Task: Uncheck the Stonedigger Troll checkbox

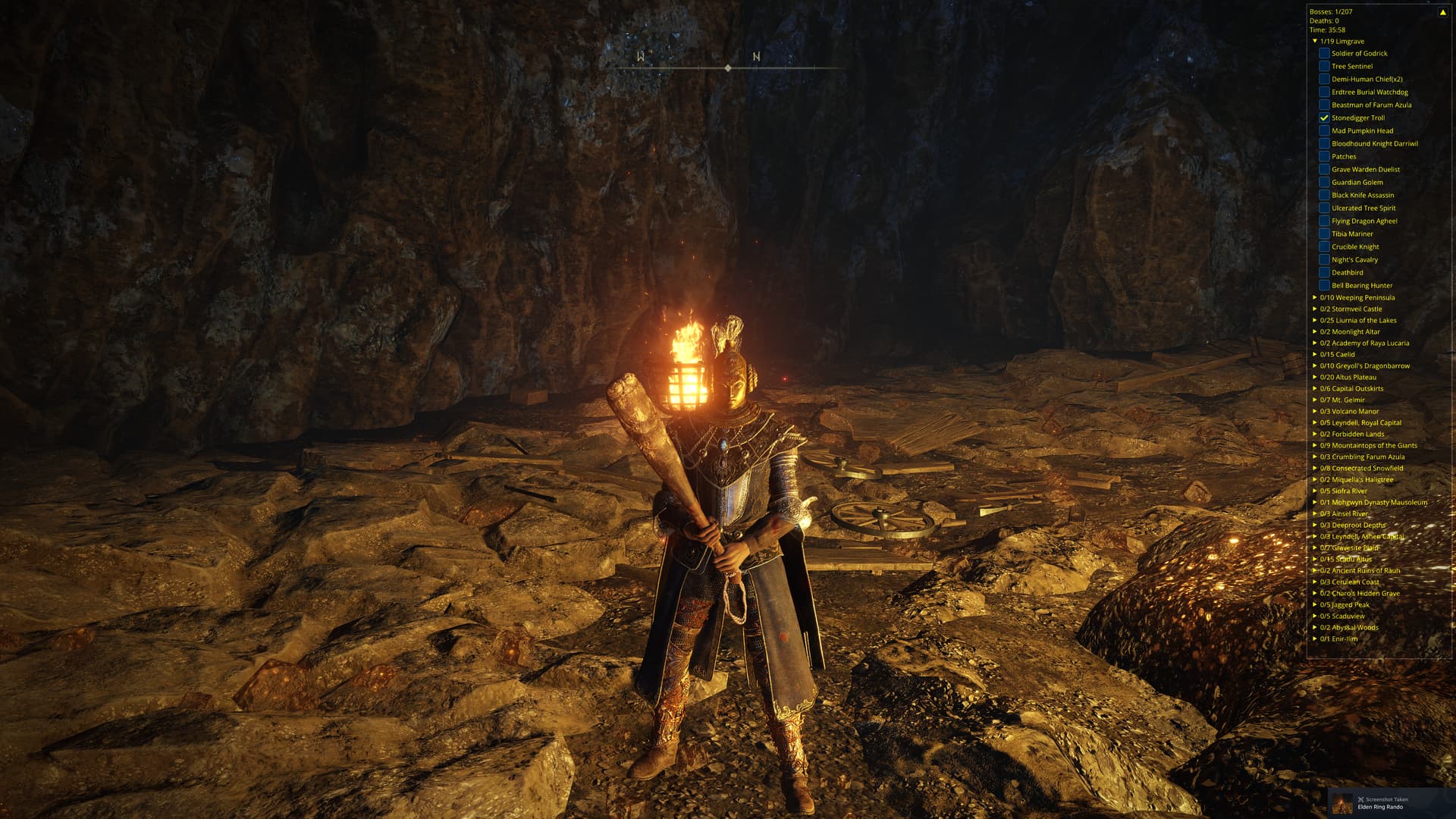Action: [x=1324, y=118]
